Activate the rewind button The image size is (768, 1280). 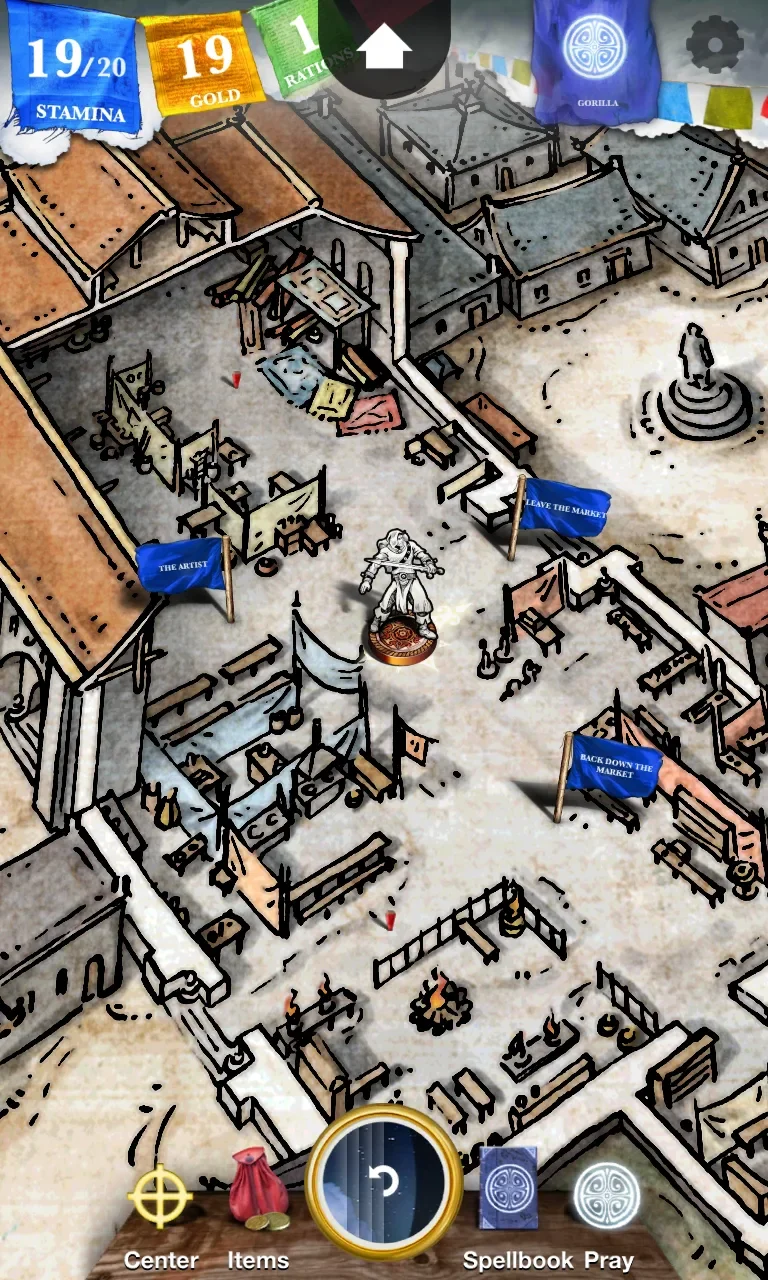tap(384, 1182)
